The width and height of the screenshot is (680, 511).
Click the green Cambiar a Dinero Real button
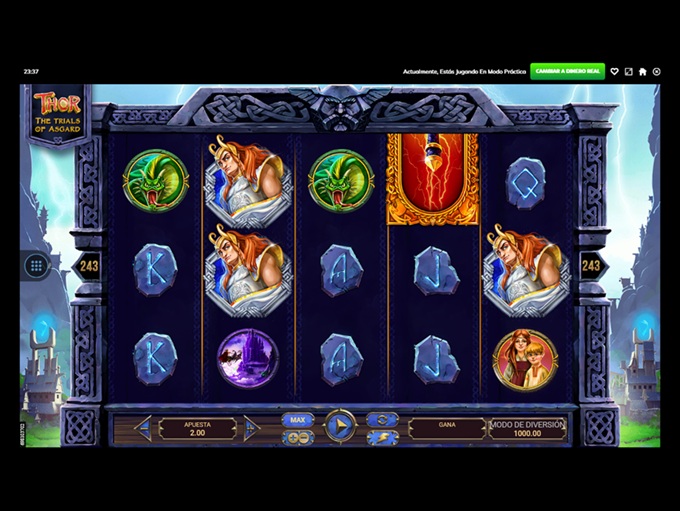pyautogui.click(x=567, y=71)
